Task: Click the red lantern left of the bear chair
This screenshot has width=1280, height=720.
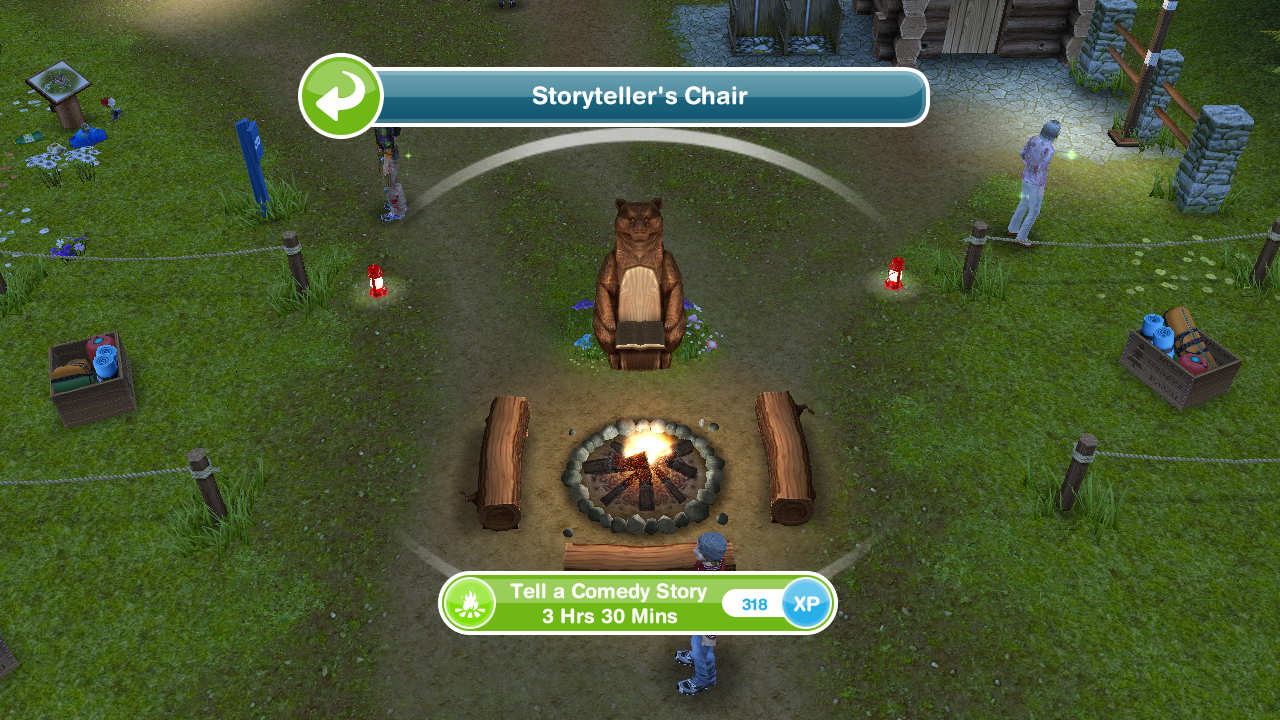Action: [378, 283]
